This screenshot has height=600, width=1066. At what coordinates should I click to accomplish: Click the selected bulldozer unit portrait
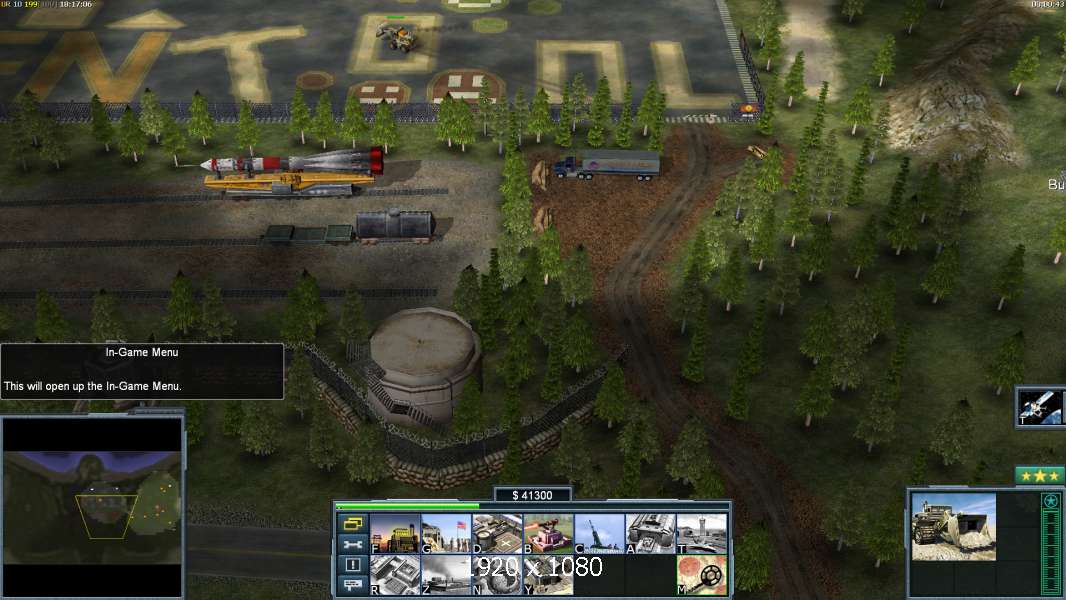pyautogui.click(x=953, y=526)
